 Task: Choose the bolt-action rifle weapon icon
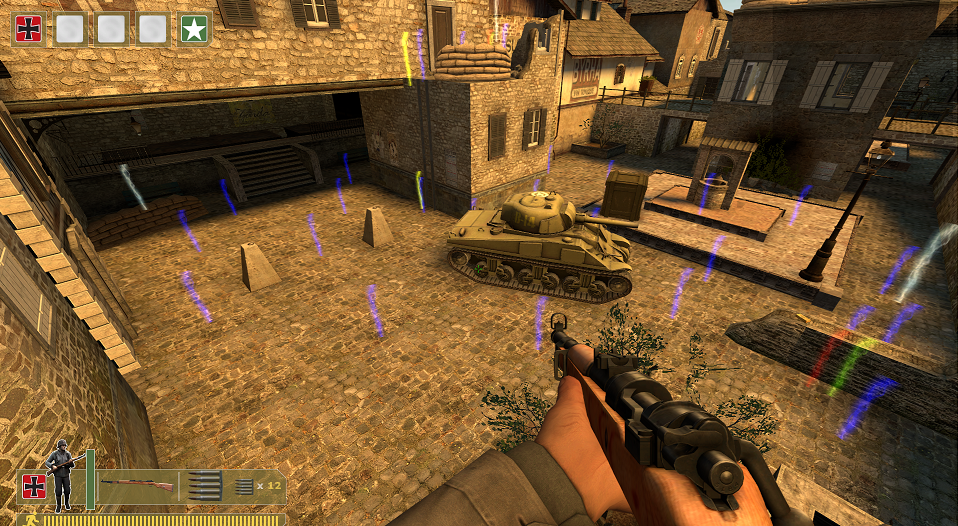137,486
